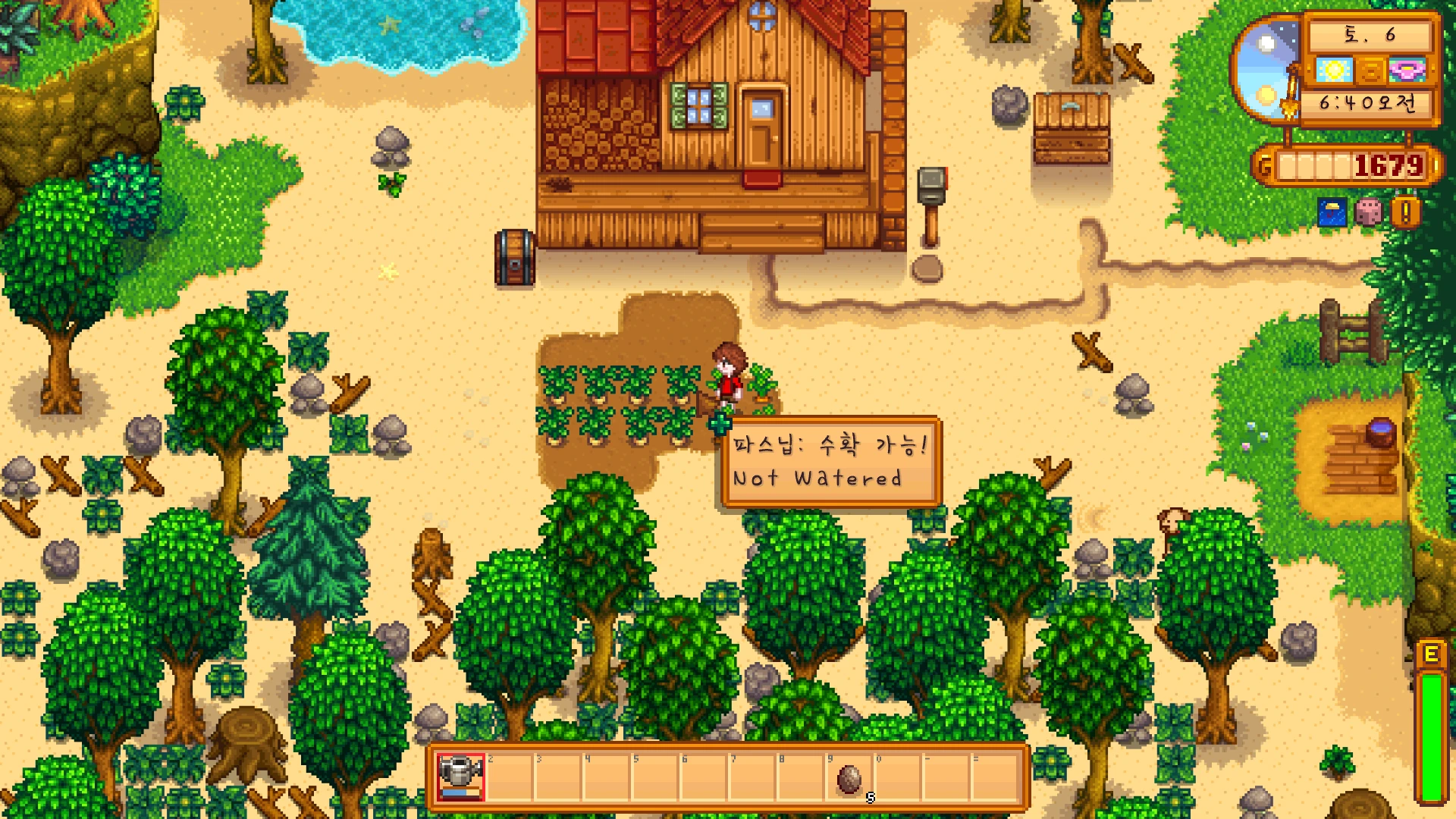Screen dimensions: 1456x819
Task: Open the journal exclamation mark icon
Action: 1406,213
